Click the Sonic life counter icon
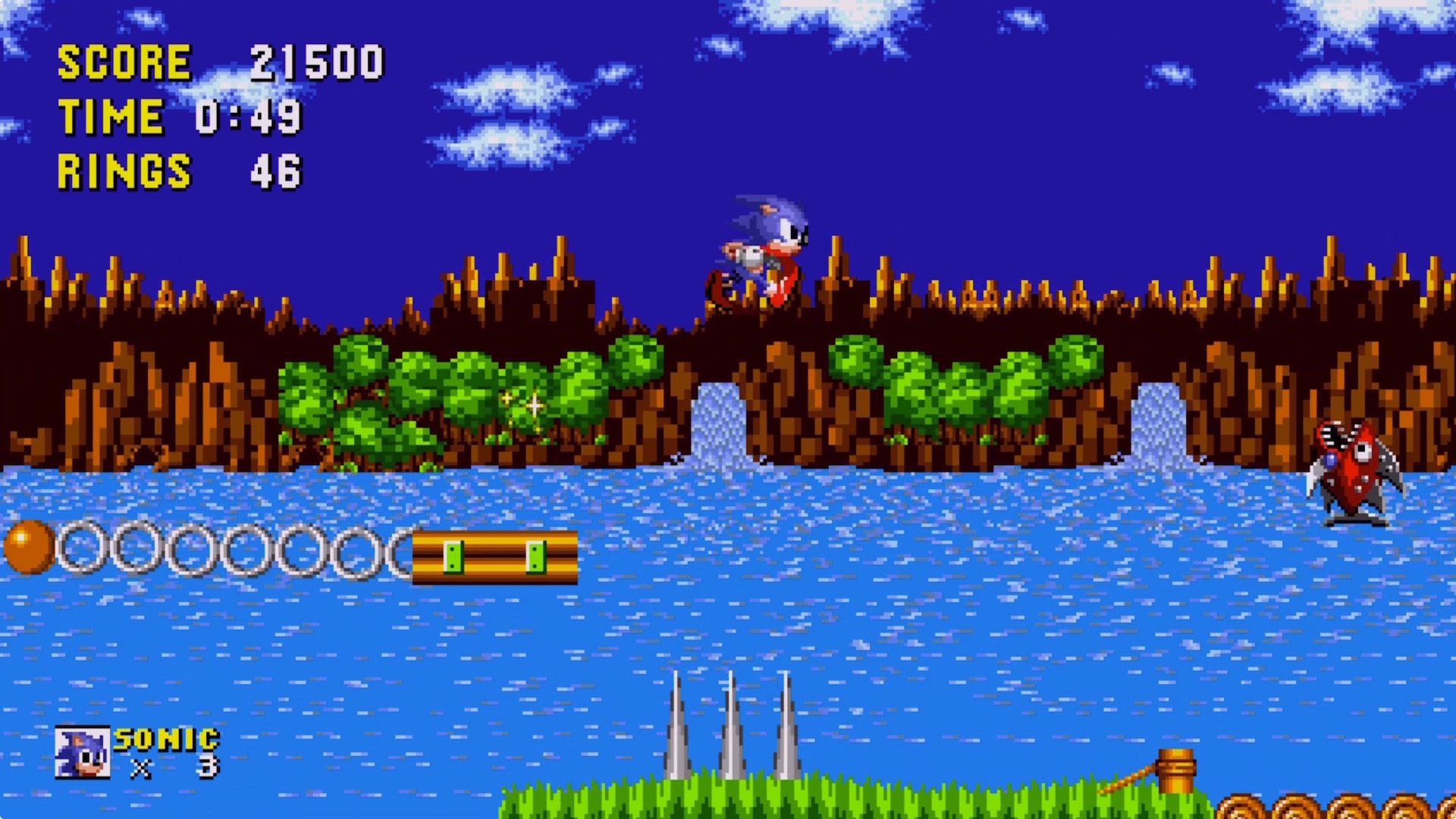 click(83, 751)
